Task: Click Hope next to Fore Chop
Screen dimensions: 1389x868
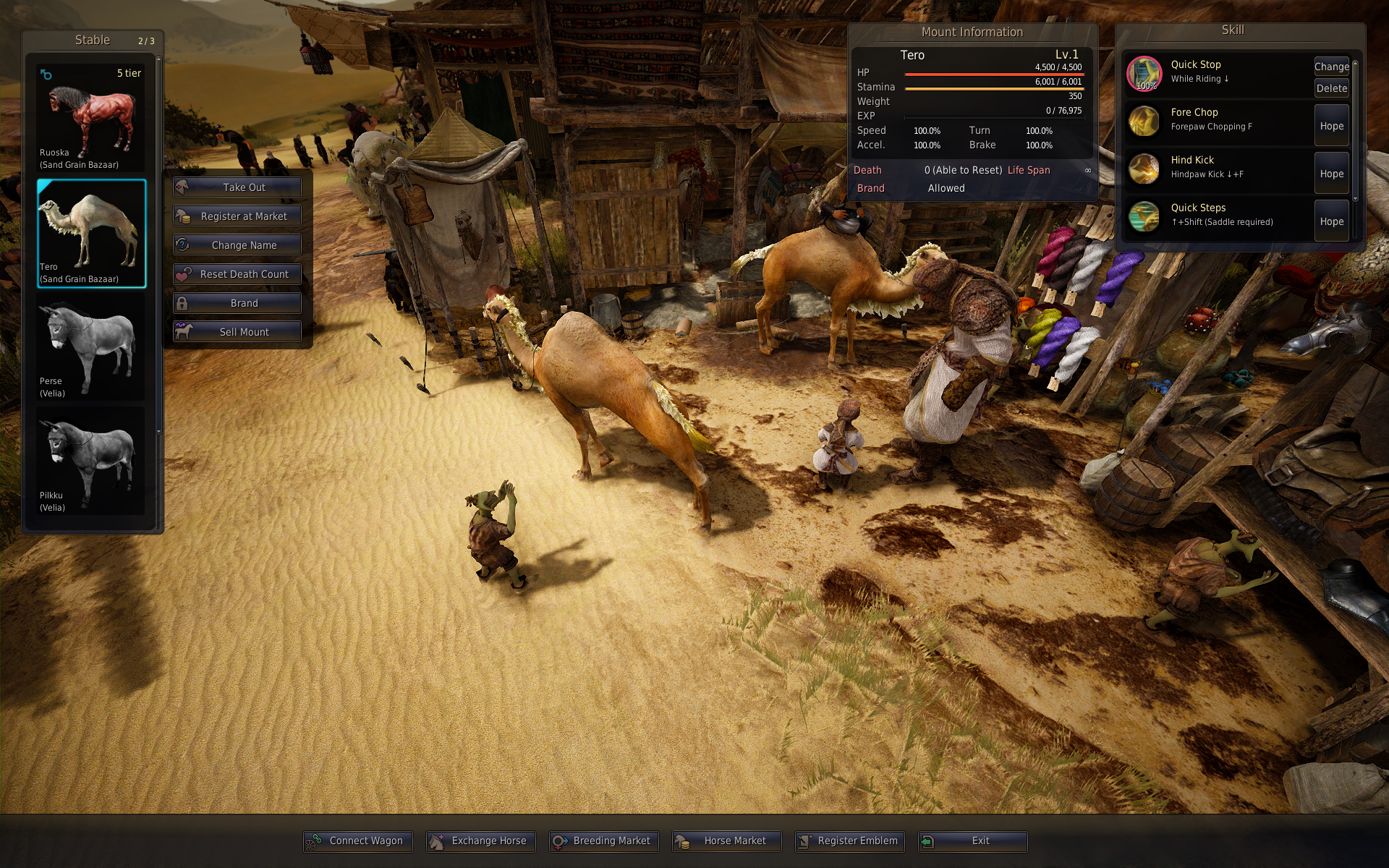Action: pos(1331,126)
